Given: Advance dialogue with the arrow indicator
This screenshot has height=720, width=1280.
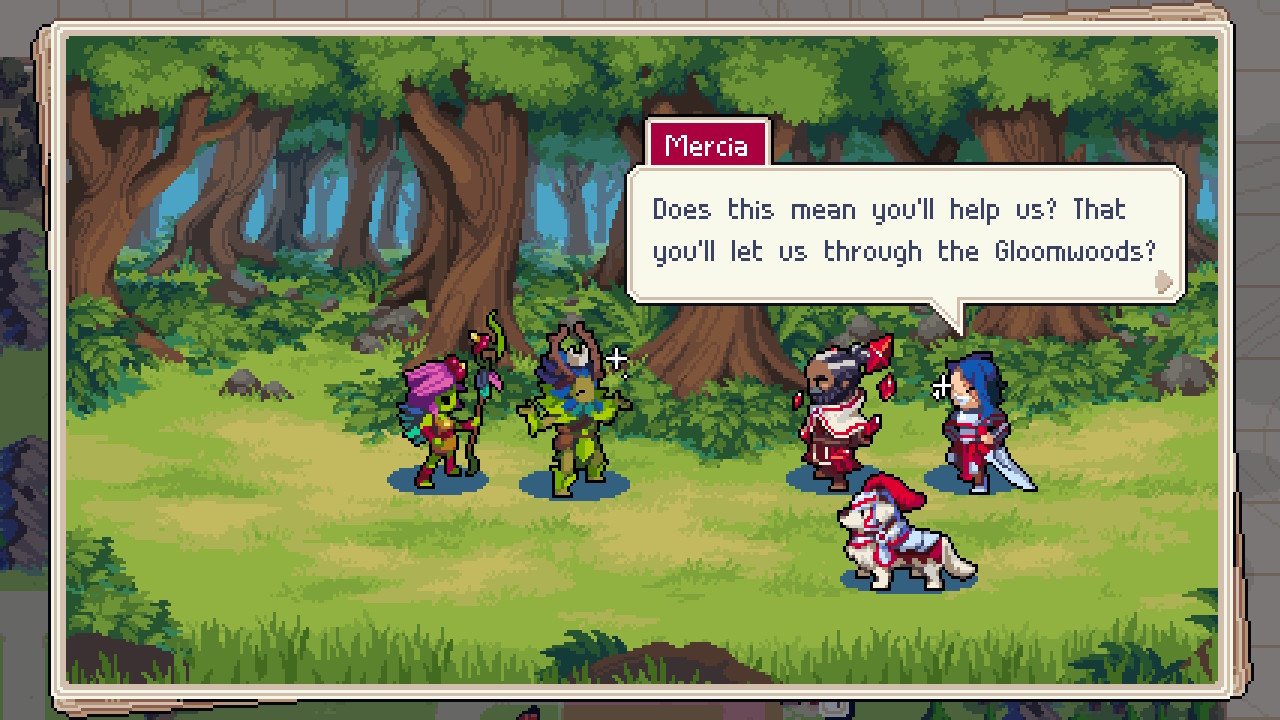Looking at the screenshot, I should (x=1163, y=281).
